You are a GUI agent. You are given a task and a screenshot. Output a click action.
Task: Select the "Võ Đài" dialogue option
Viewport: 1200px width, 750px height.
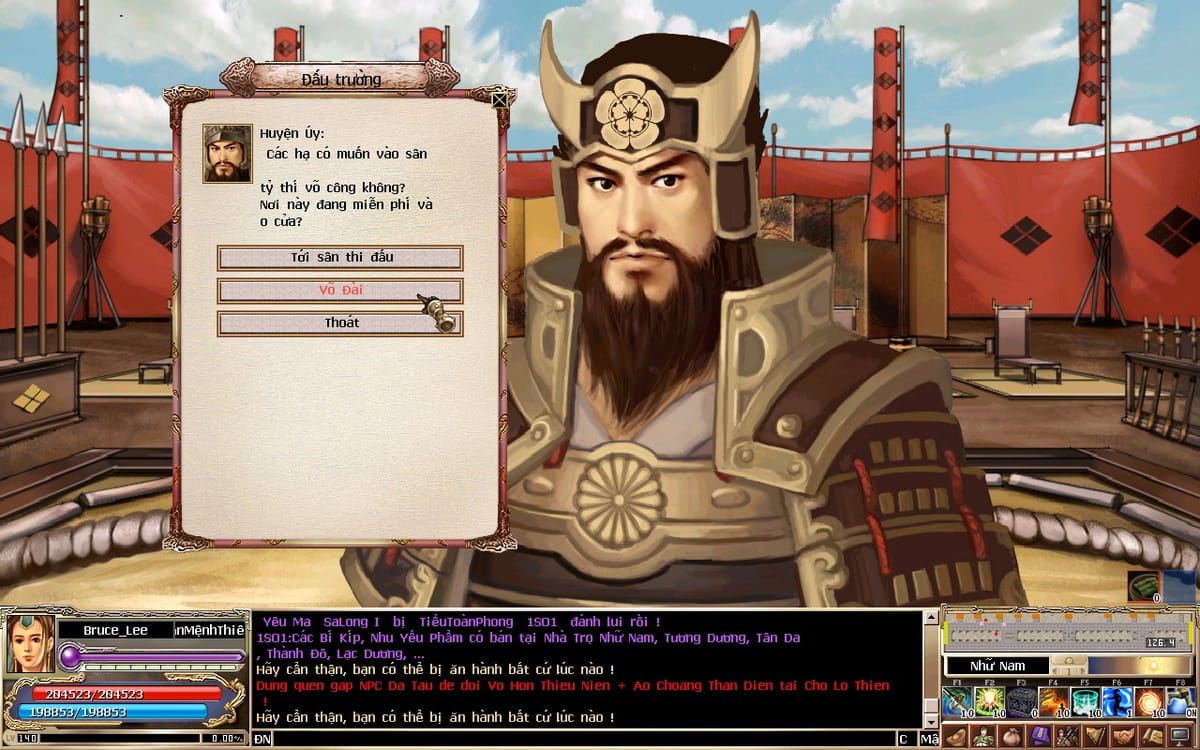pyautogui.click(x=340, y=290)
